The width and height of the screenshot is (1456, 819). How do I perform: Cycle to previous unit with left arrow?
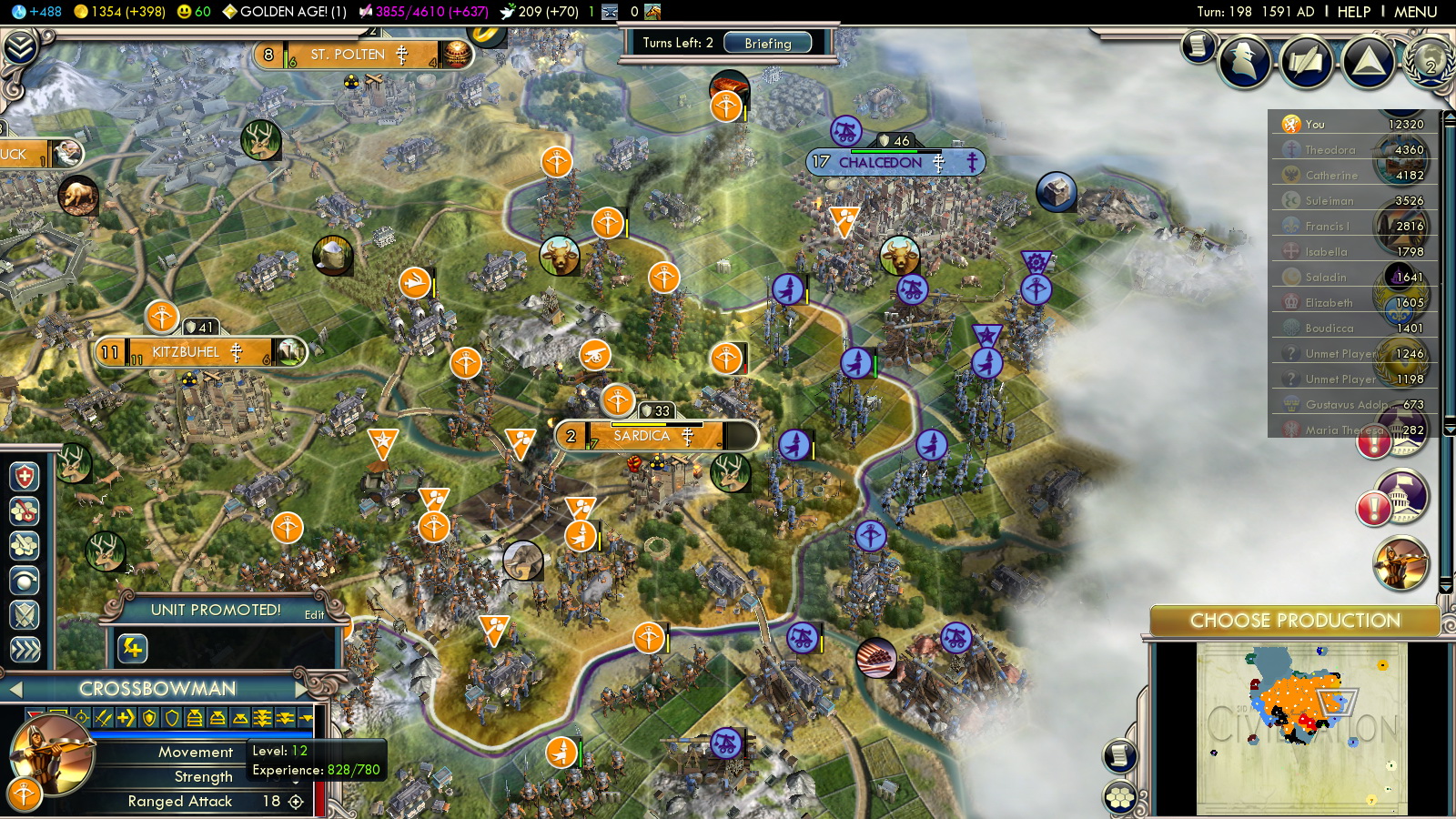(15, 690)
